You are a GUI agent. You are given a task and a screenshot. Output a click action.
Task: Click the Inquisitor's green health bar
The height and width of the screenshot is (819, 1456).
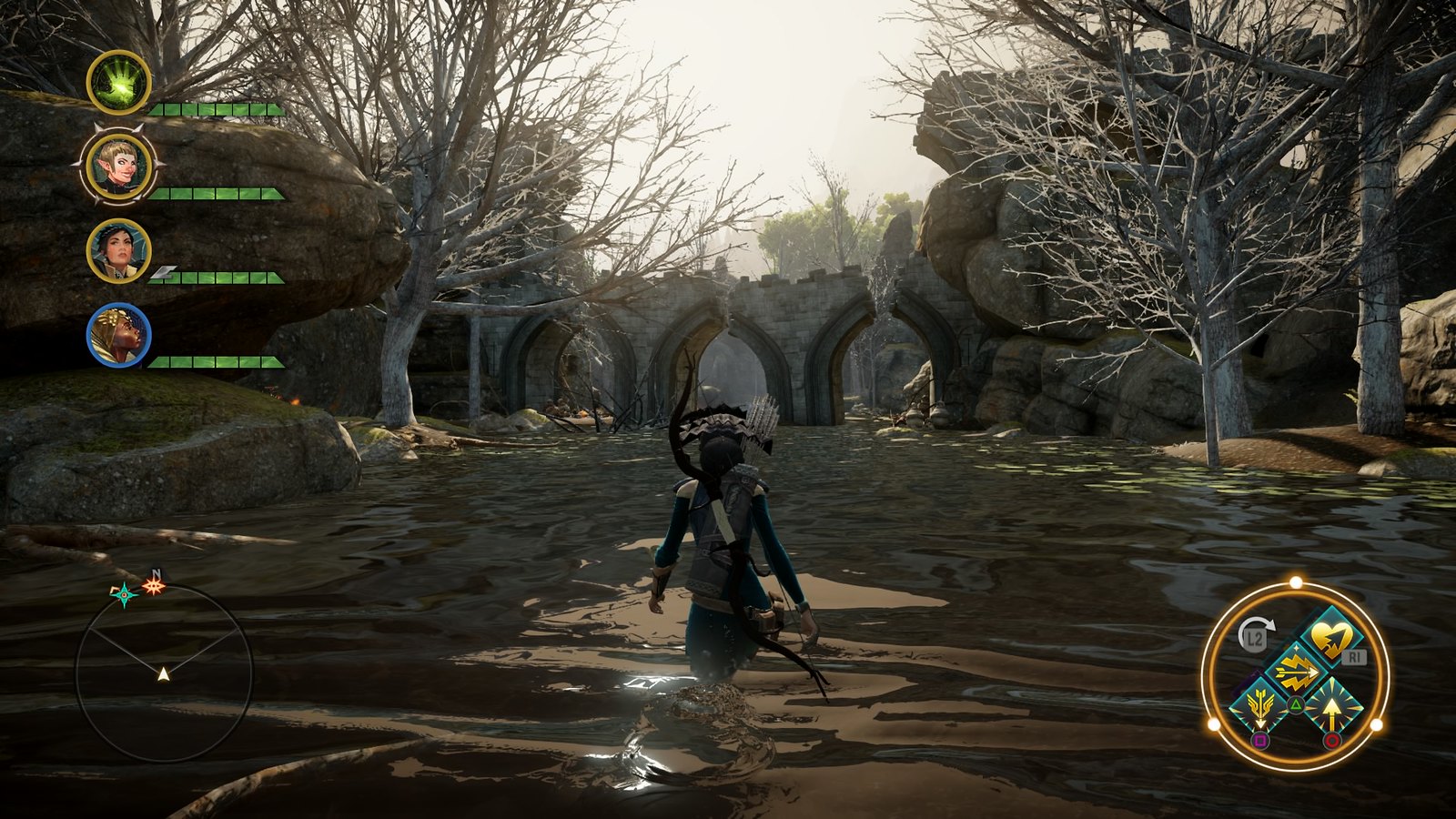217,108
